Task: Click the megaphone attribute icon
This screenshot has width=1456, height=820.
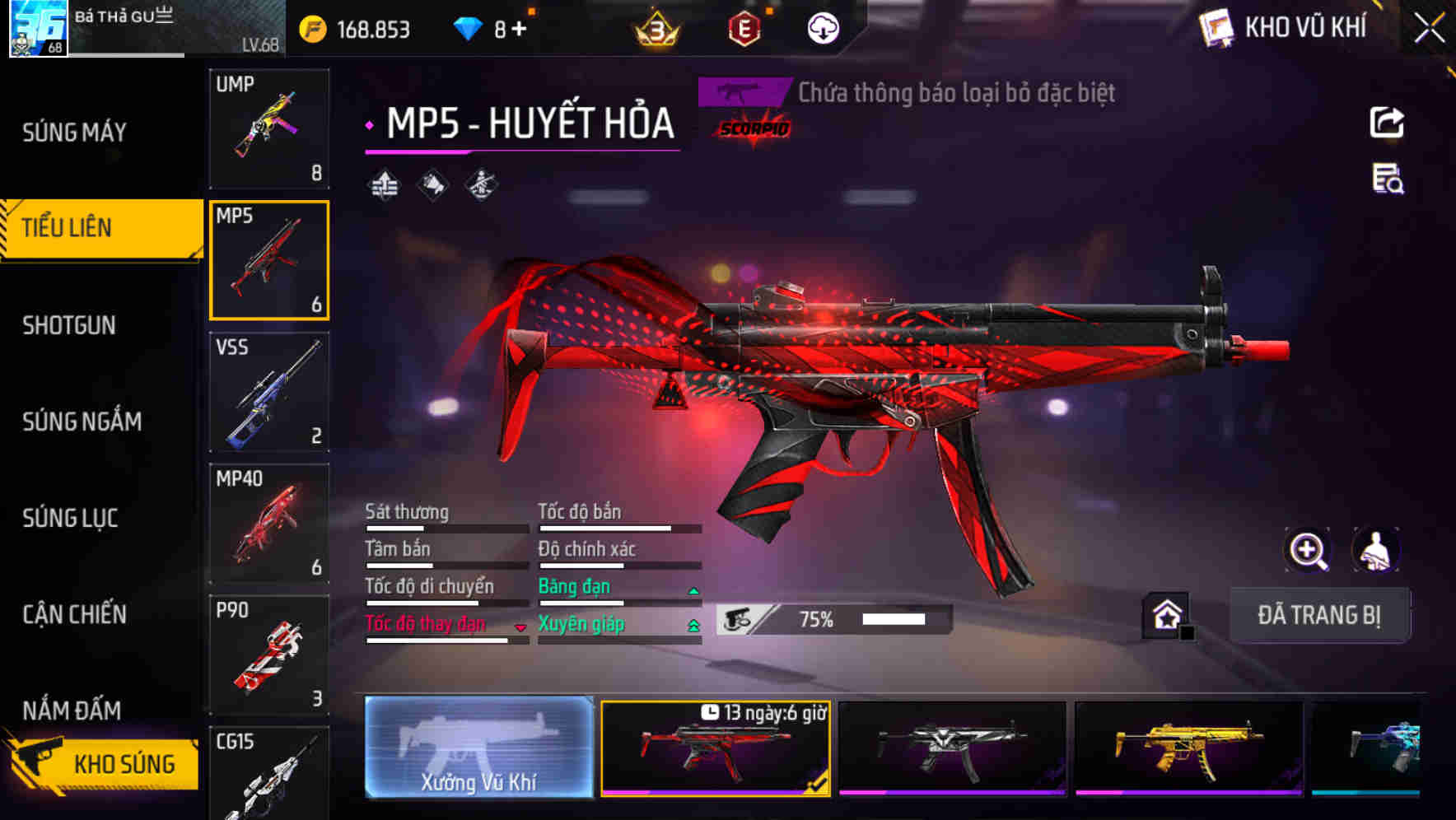Action: [432, 184]
